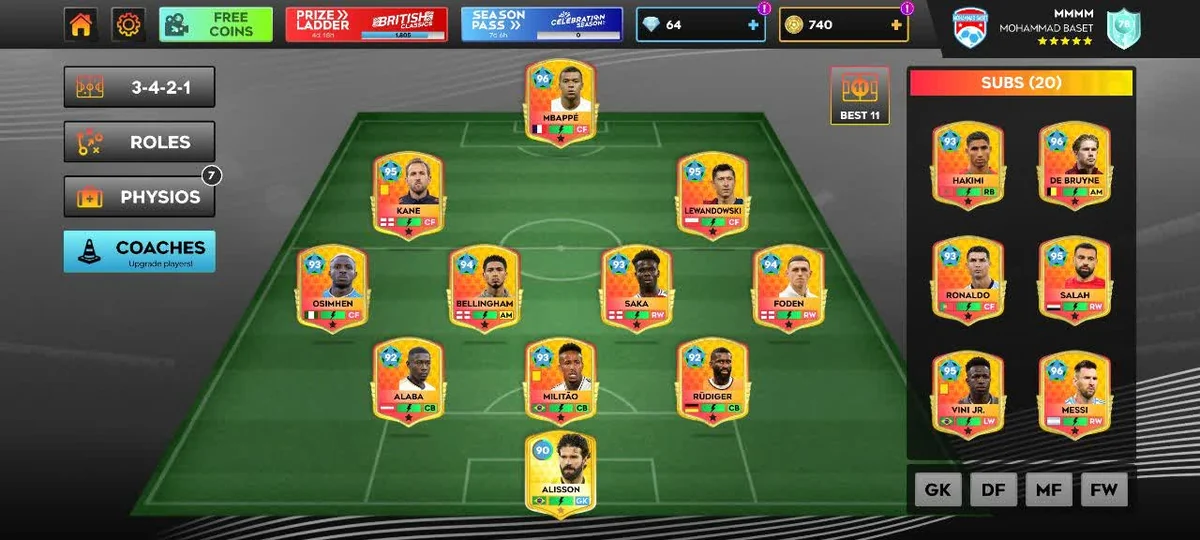Open the Season Pass banner

point(542,25)
